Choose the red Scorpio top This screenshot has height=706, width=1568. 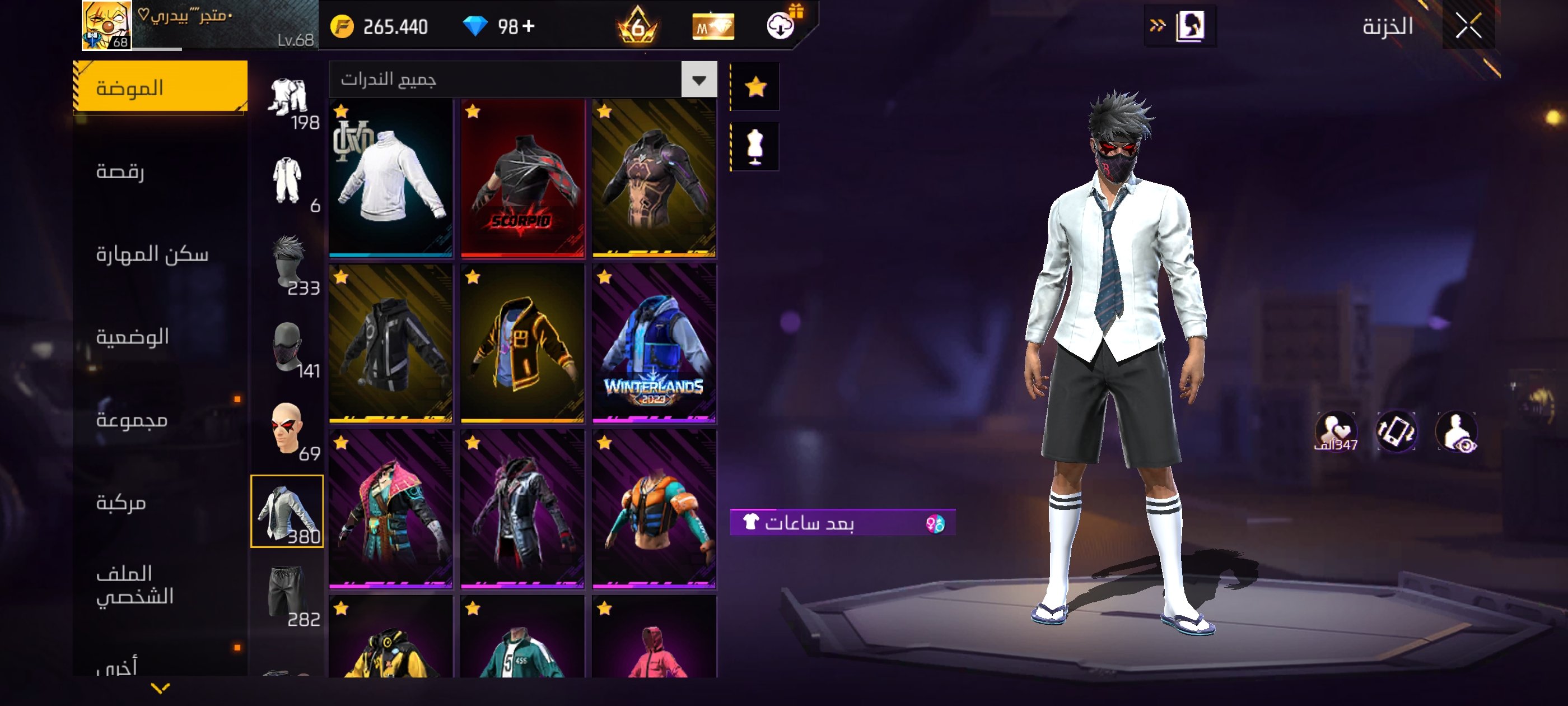(x=522, y=178)
